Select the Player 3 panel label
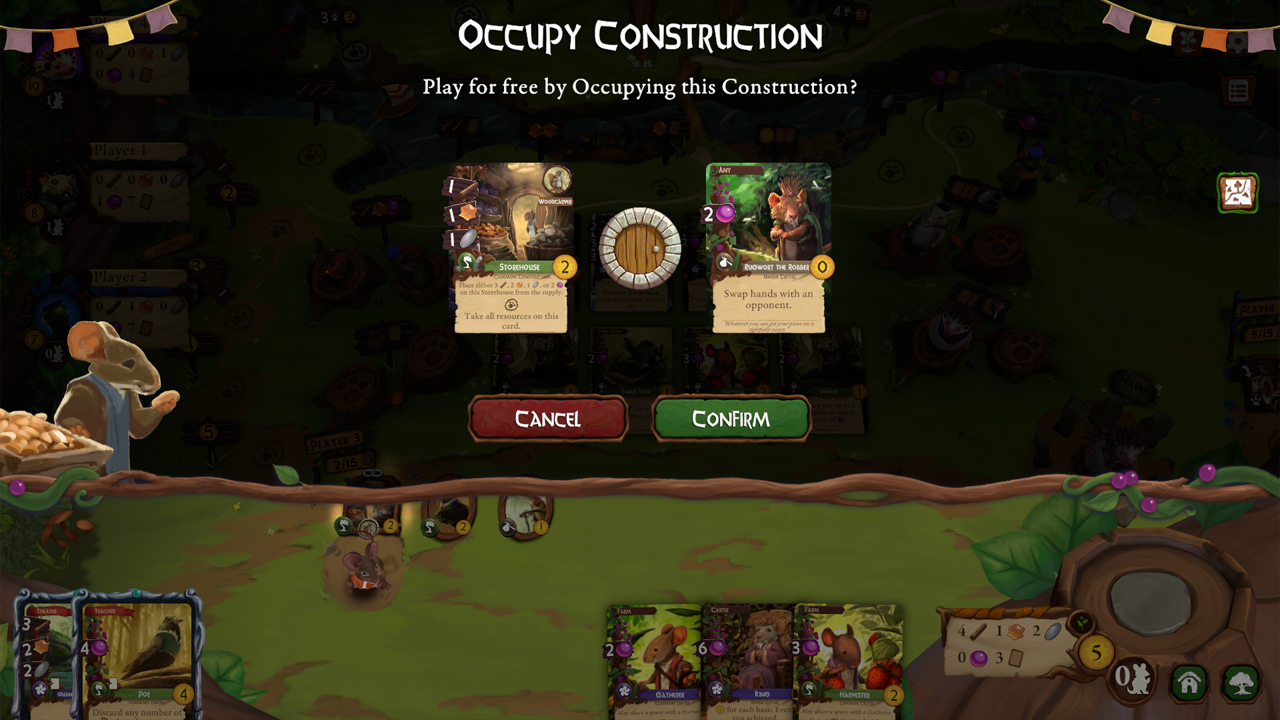Viewport: 1280px width, 720px height. point(334,441)
